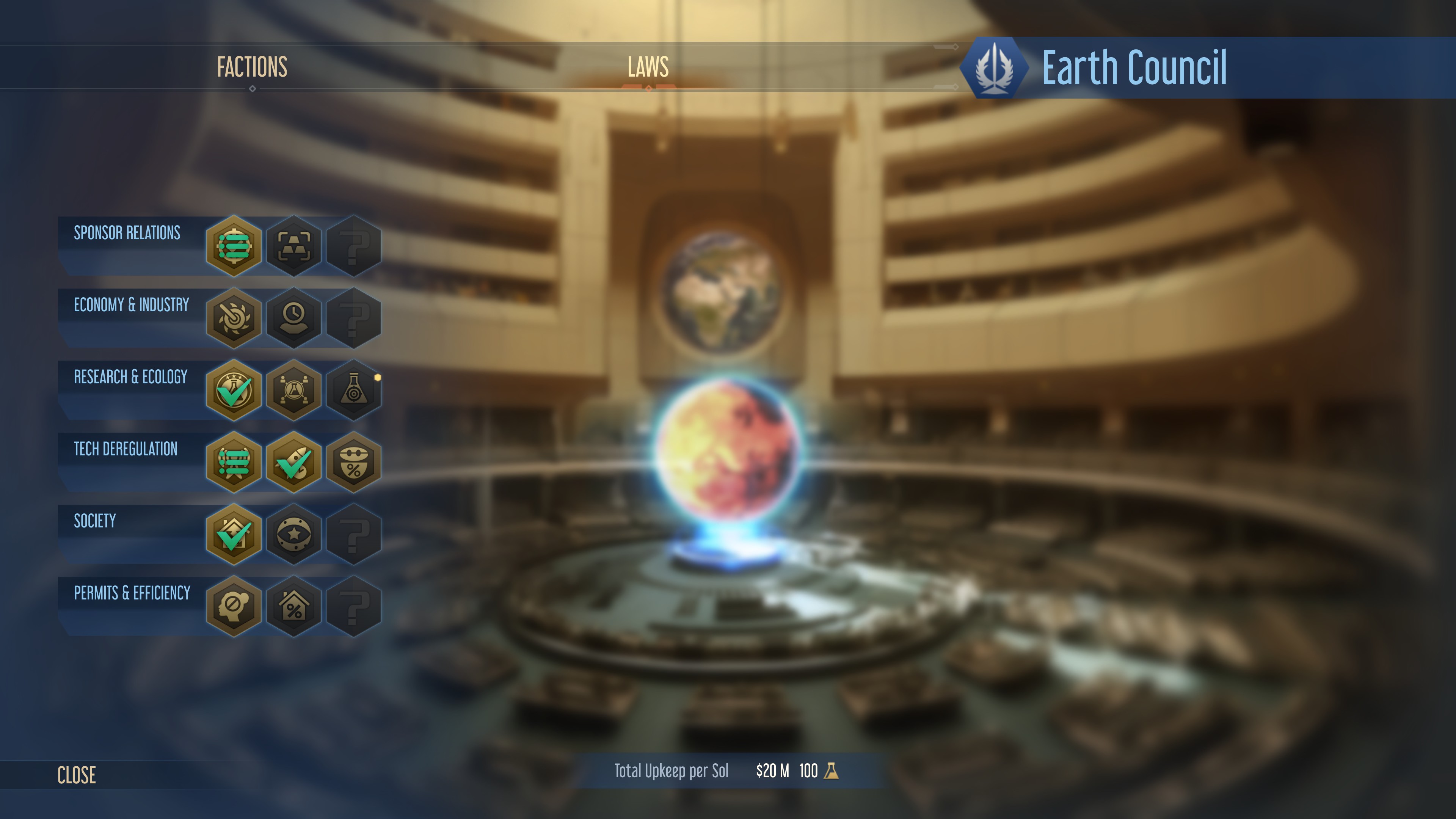
Task: Toggle off the enacted rocket law in Tech Deregulation
Action: coord(293,462)
